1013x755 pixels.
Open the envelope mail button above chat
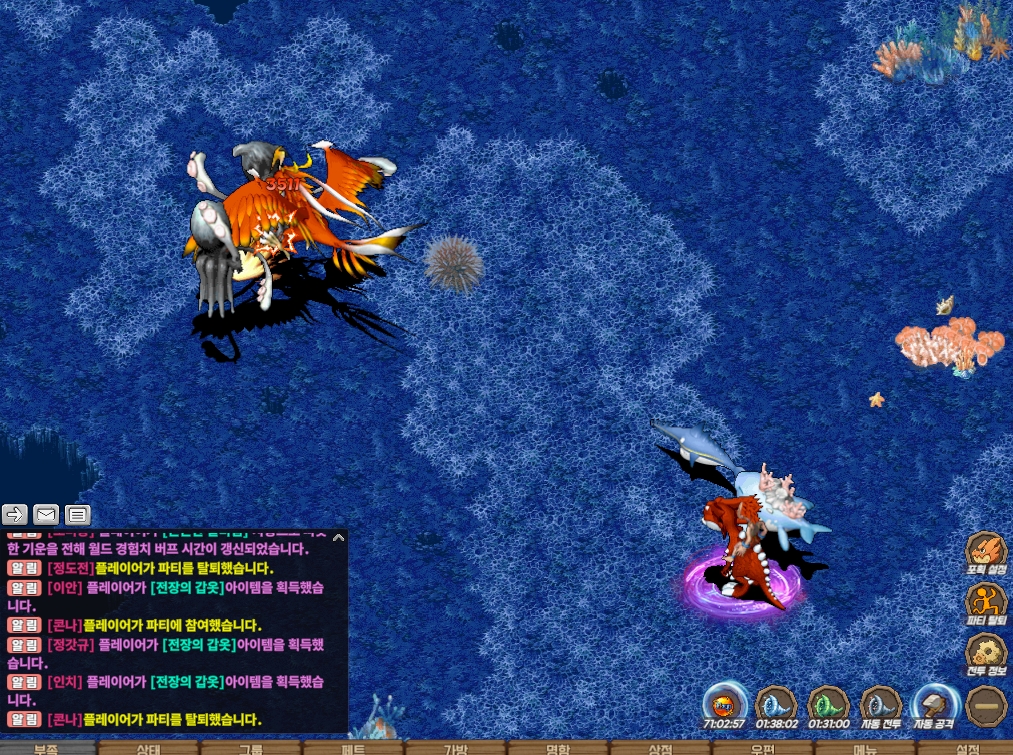coord(46,515)
